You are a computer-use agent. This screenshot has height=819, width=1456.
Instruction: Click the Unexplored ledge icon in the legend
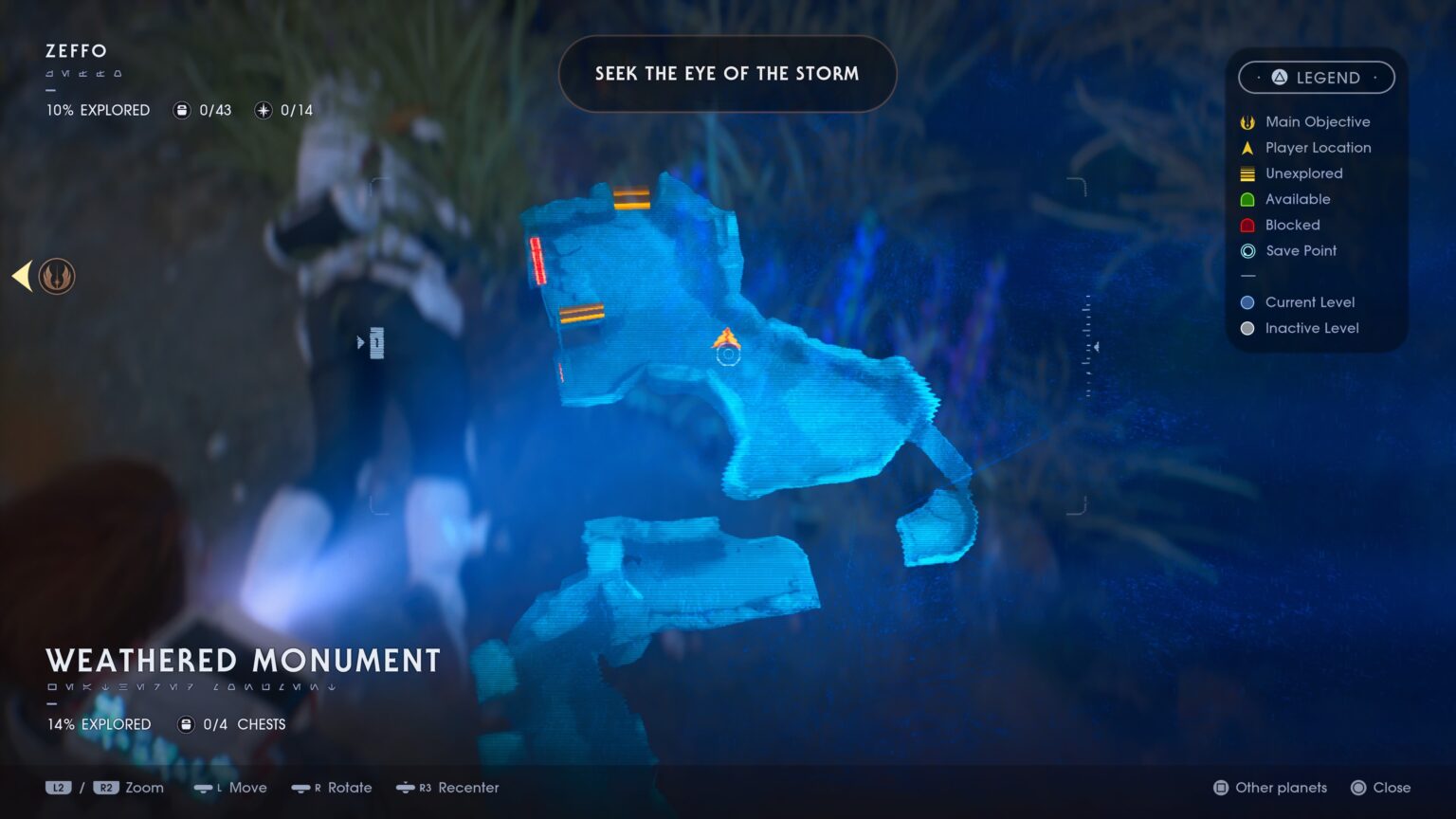(1247, 173)
